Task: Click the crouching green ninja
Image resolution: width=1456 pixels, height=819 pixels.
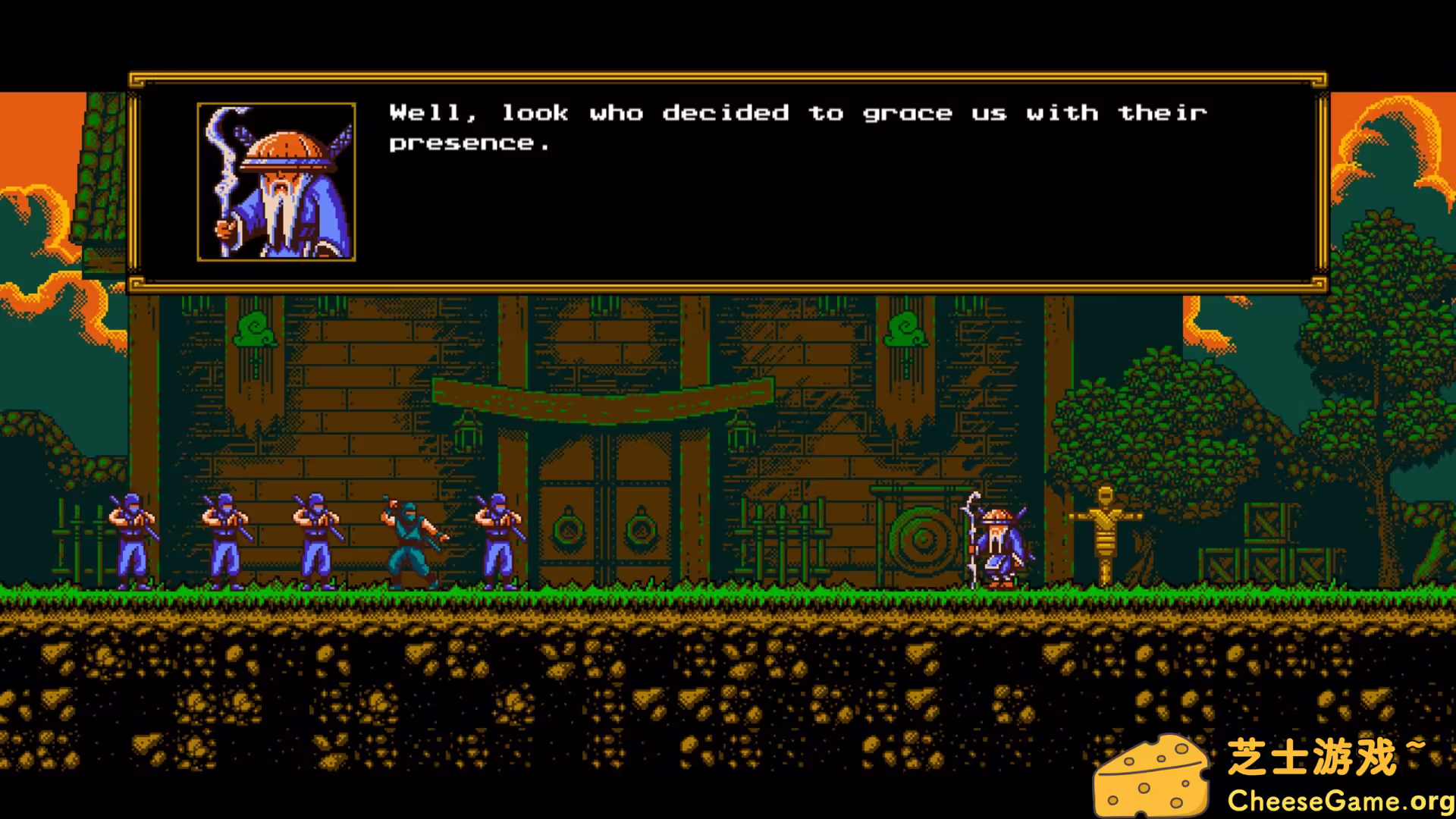Action: (x=409, y=542)
